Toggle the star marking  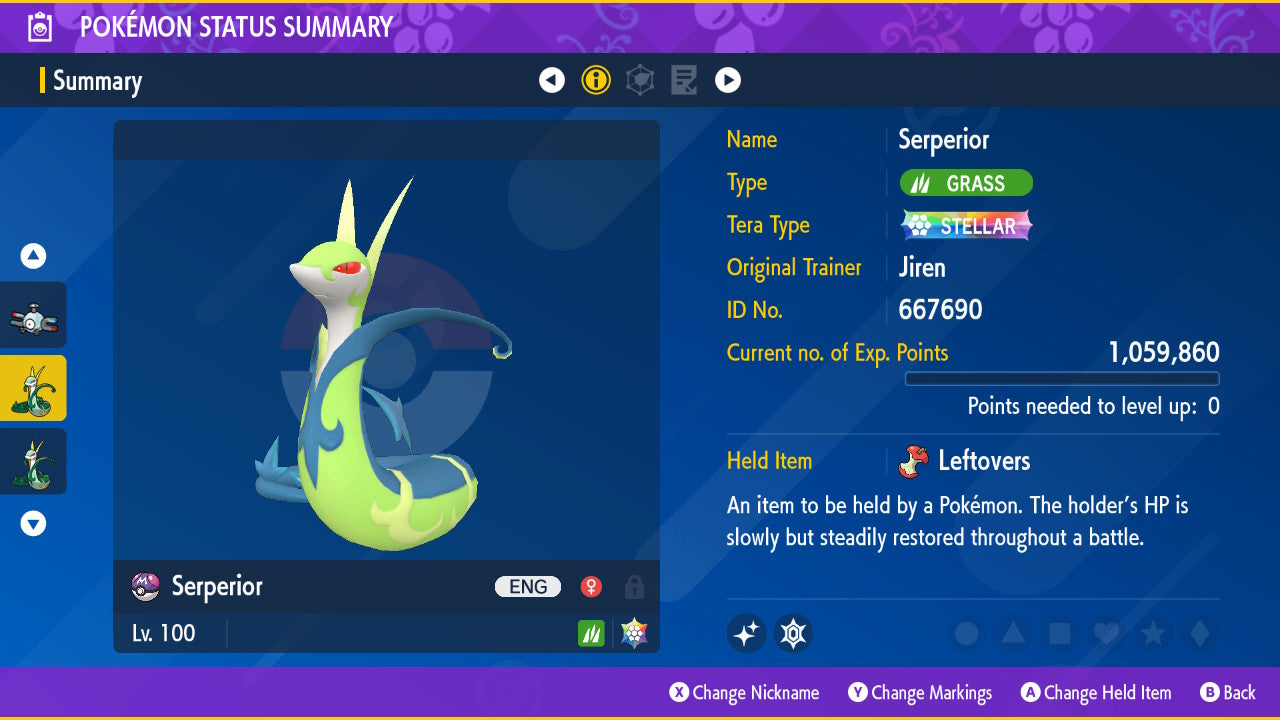1153,633
